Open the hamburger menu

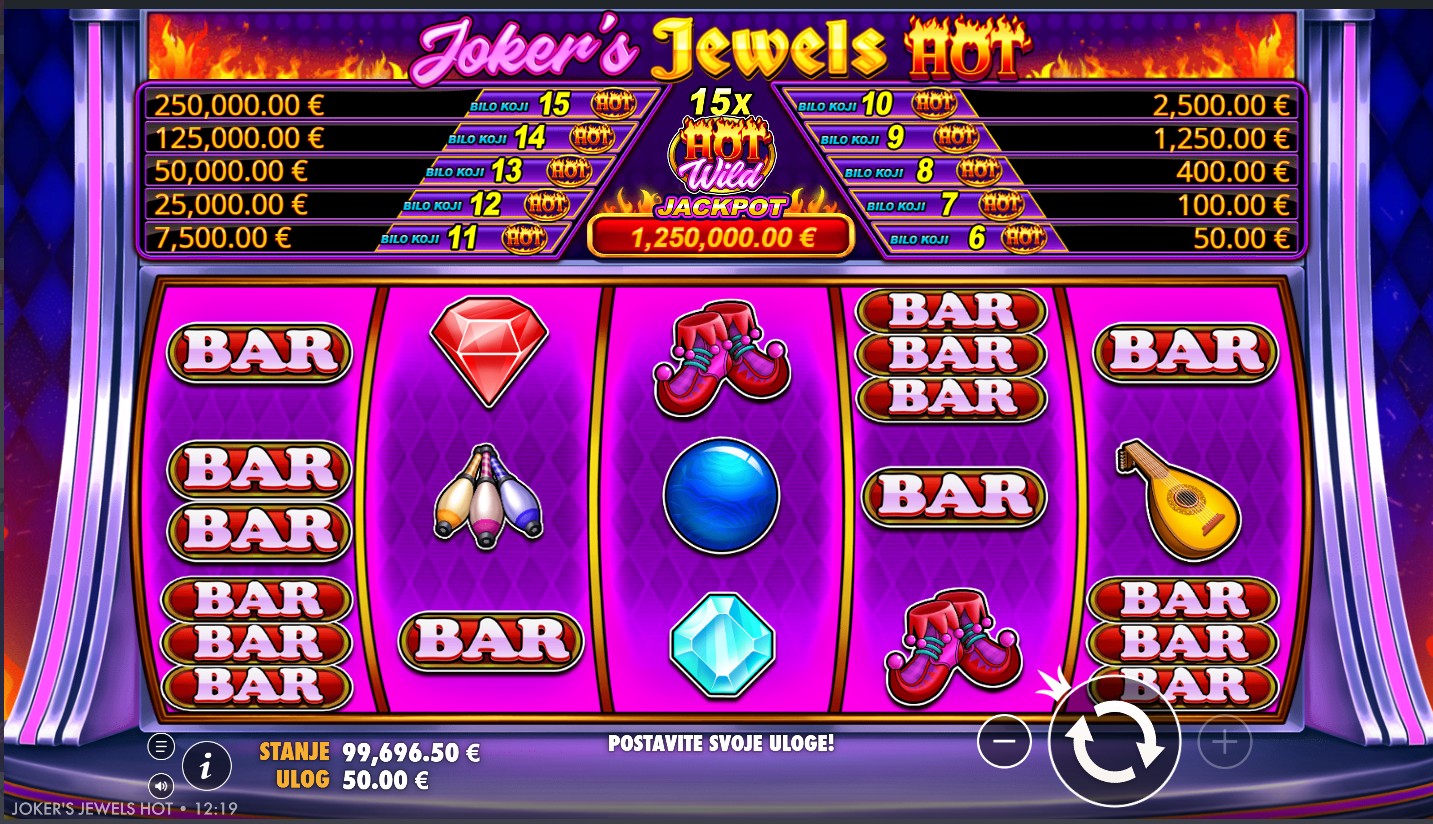point(161,746)
